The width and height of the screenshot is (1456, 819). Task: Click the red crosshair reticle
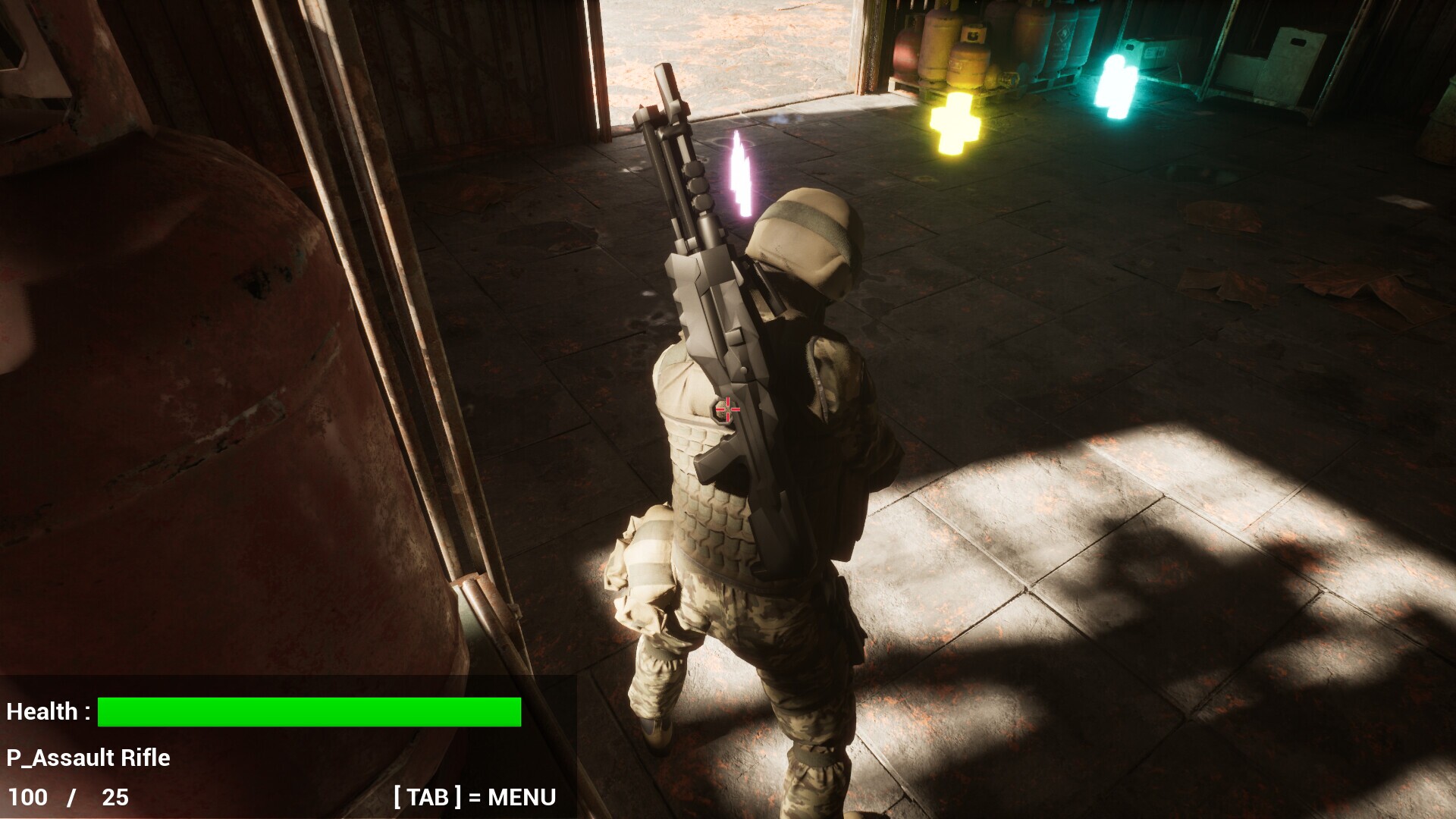[726, 409]
